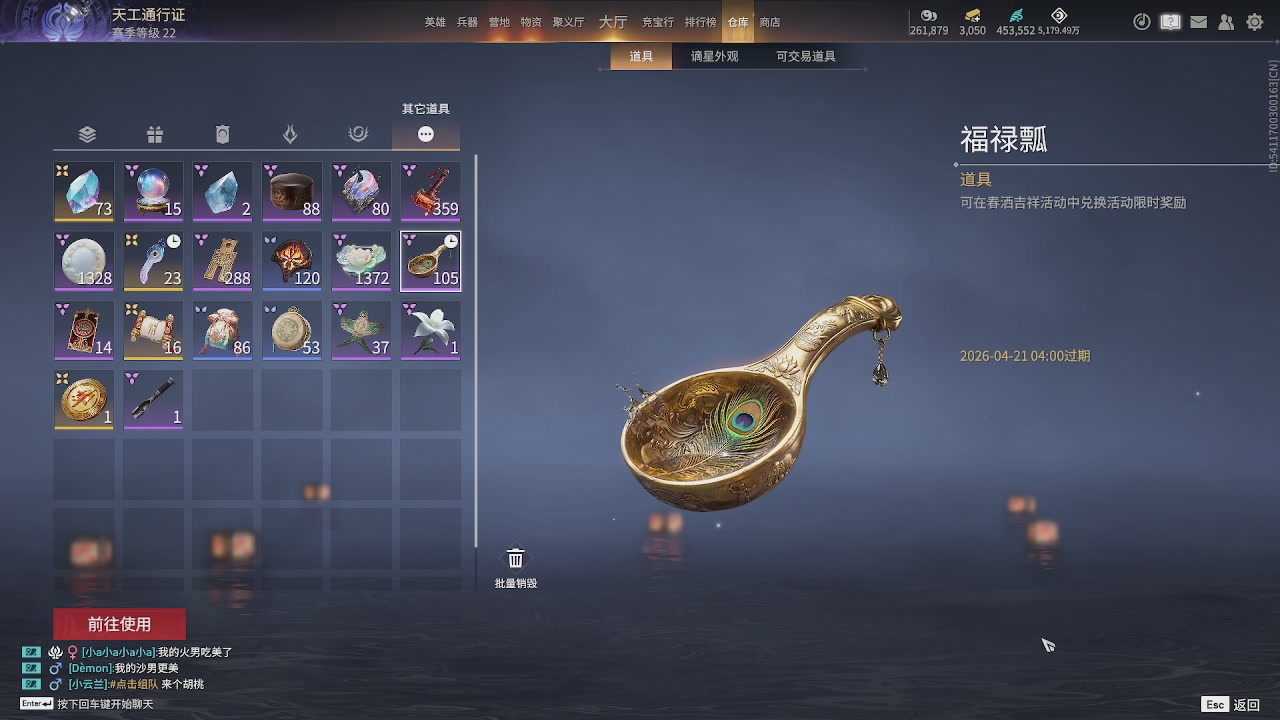Open the badge/emblem category filter
Screen dimensions: 1280x720
(x=222, y=133)
